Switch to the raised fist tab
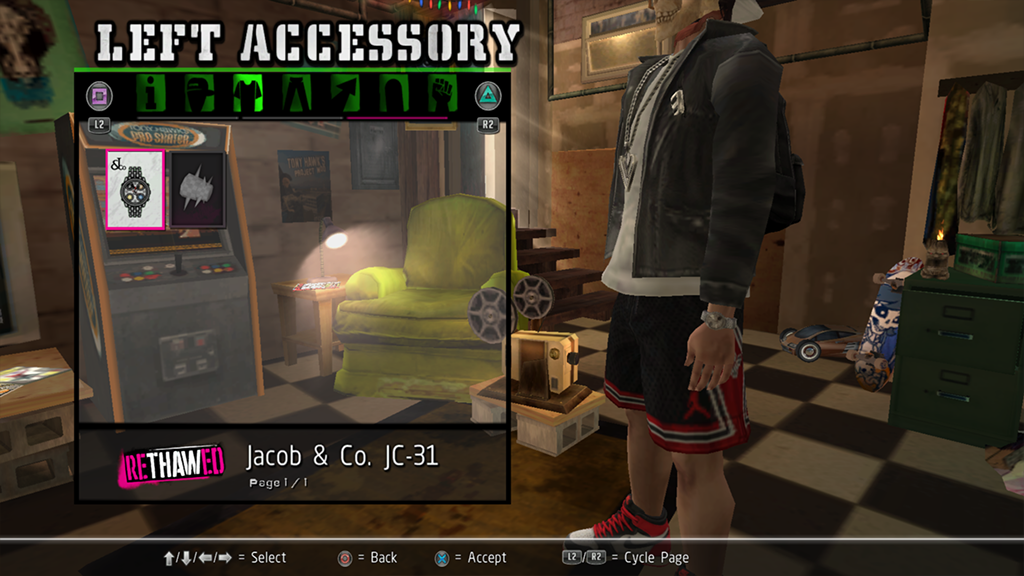Image resolution: width=1024 pixels, height=576 pixels. coord(441,94)
